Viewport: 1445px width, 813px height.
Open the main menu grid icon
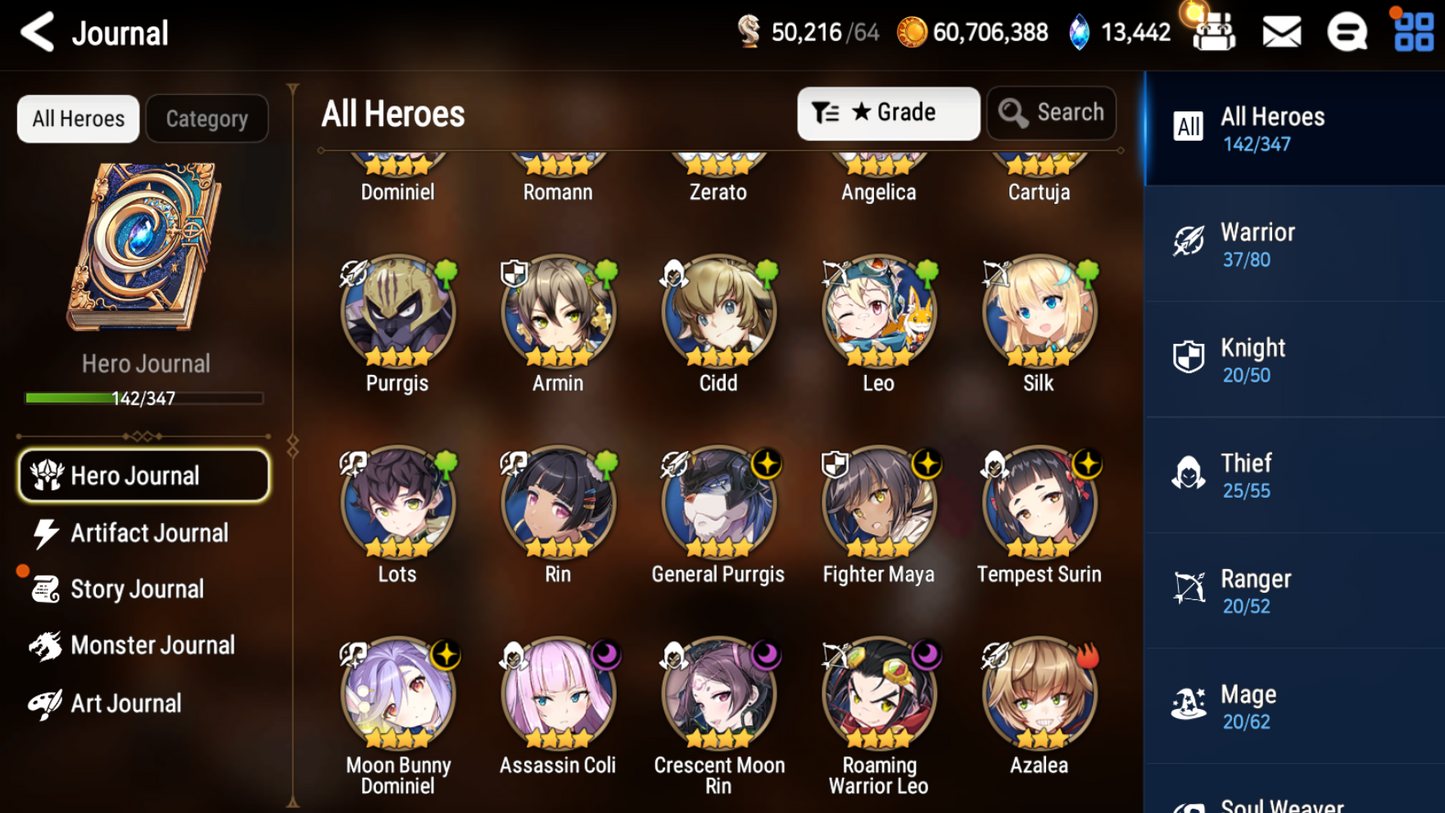[x=1412, y=31]
